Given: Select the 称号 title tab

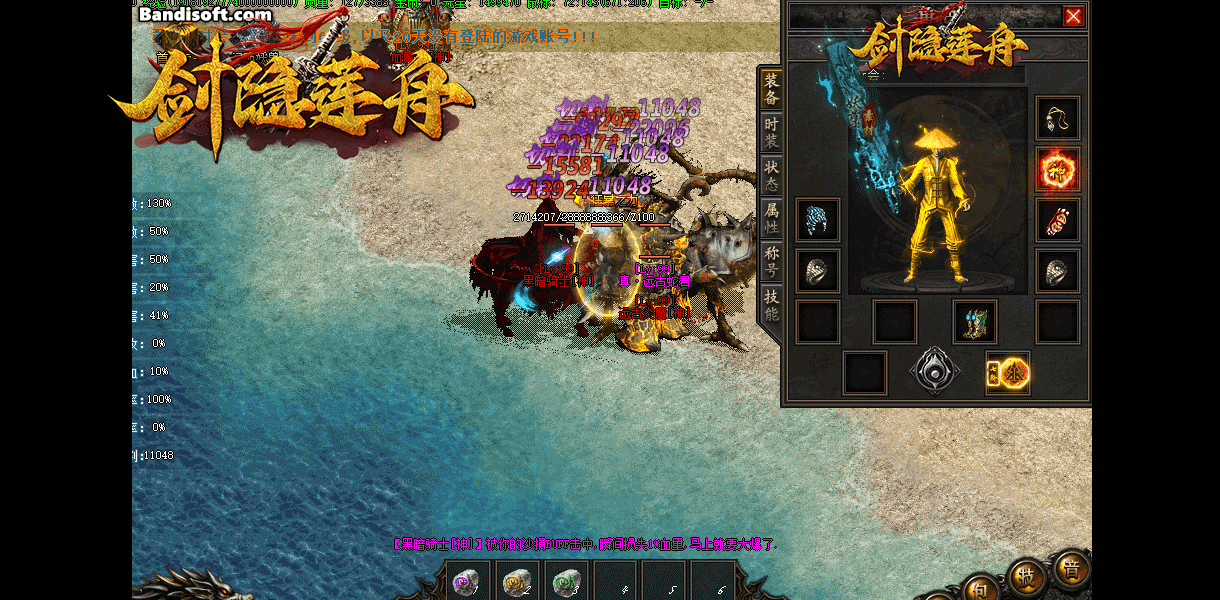Looking at the screenshot, I should point(771,261).
